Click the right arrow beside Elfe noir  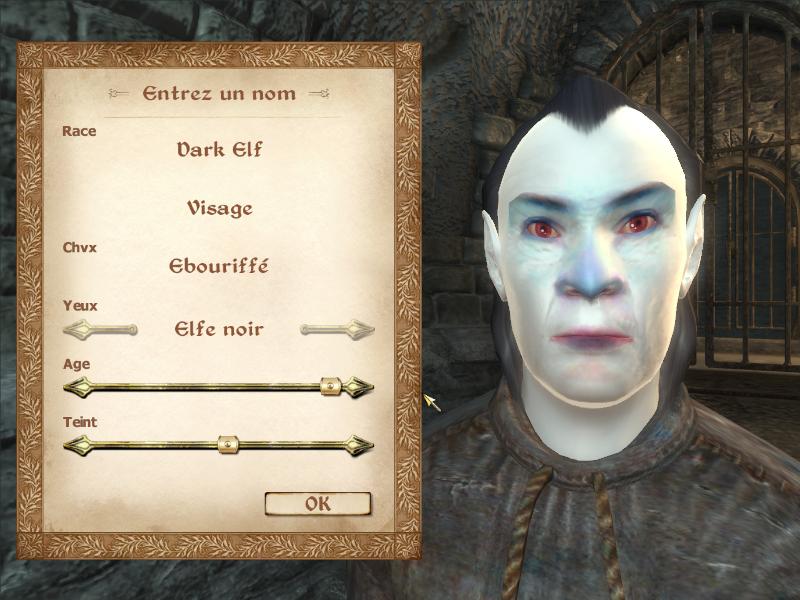[337, 328]
